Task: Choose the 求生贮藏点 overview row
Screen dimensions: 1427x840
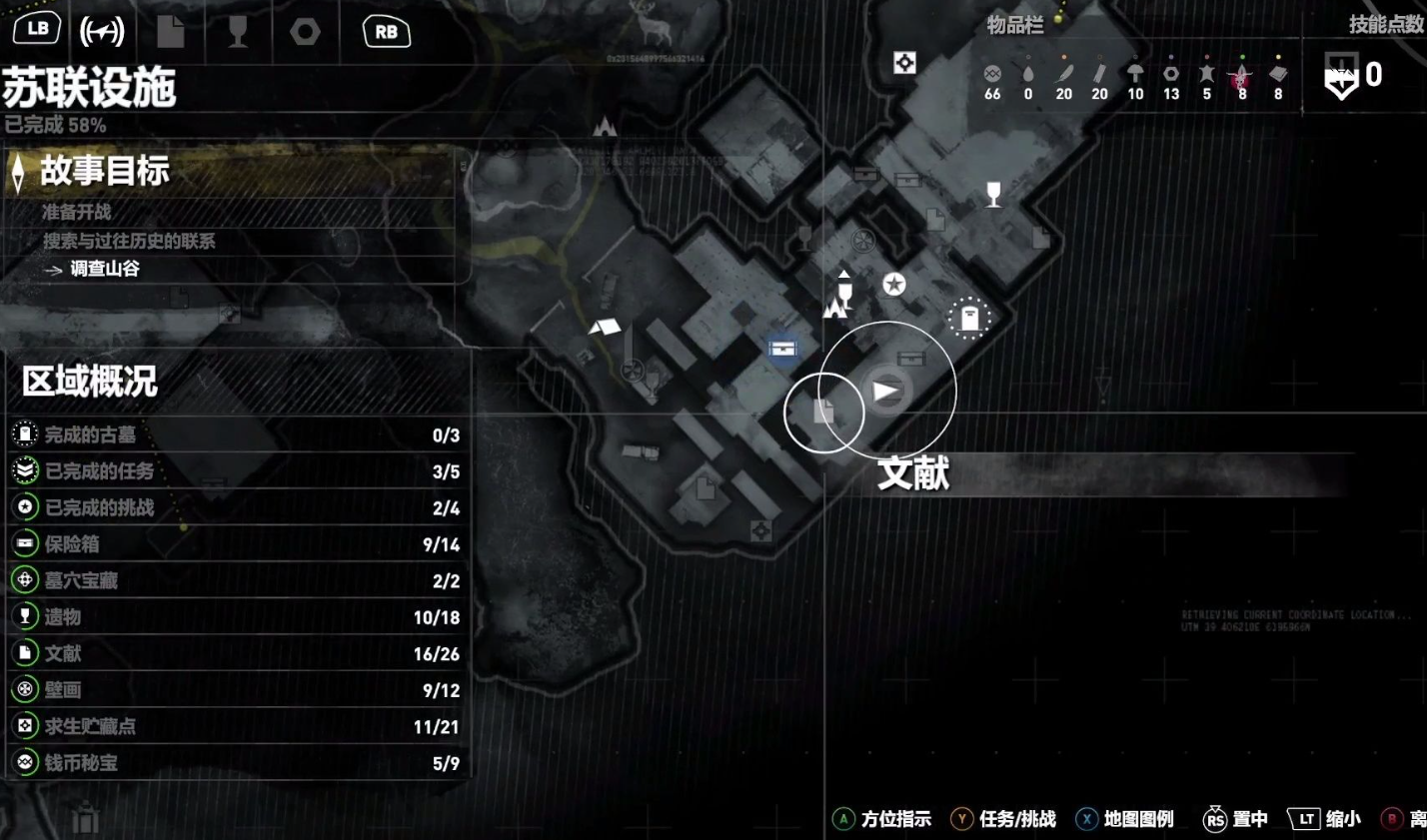Action: point(236,726)
